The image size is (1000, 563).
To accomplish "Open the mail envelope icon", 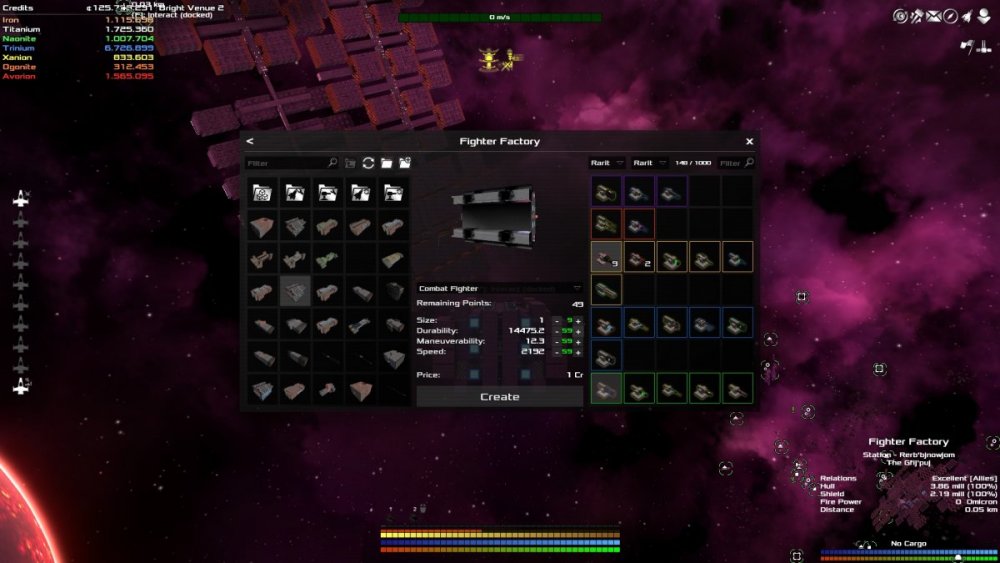I will [x=933, y=16].
